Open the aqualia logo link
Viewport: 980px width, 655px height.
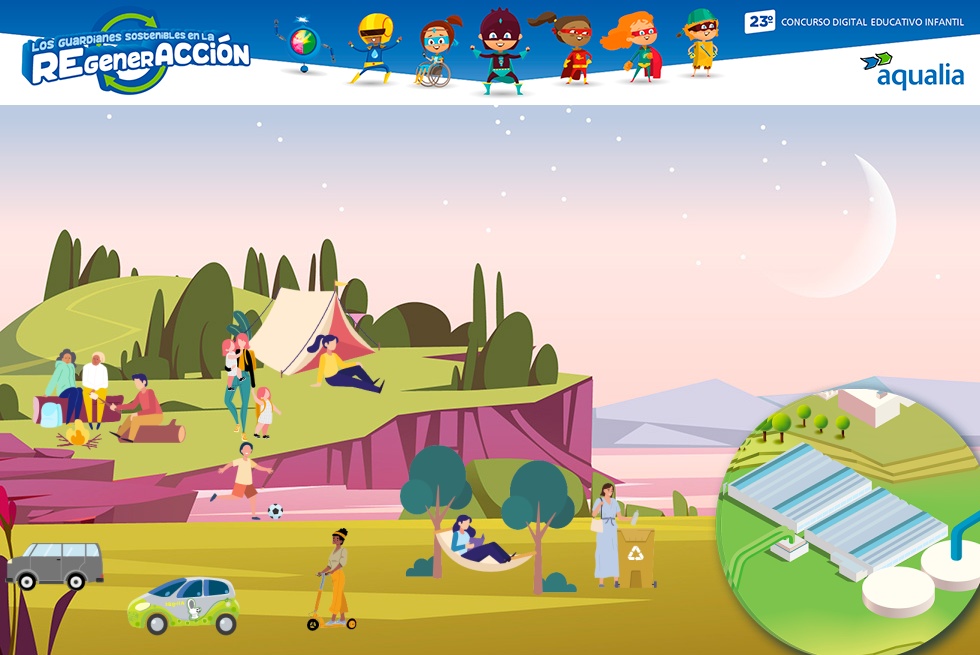coord(911,70)
